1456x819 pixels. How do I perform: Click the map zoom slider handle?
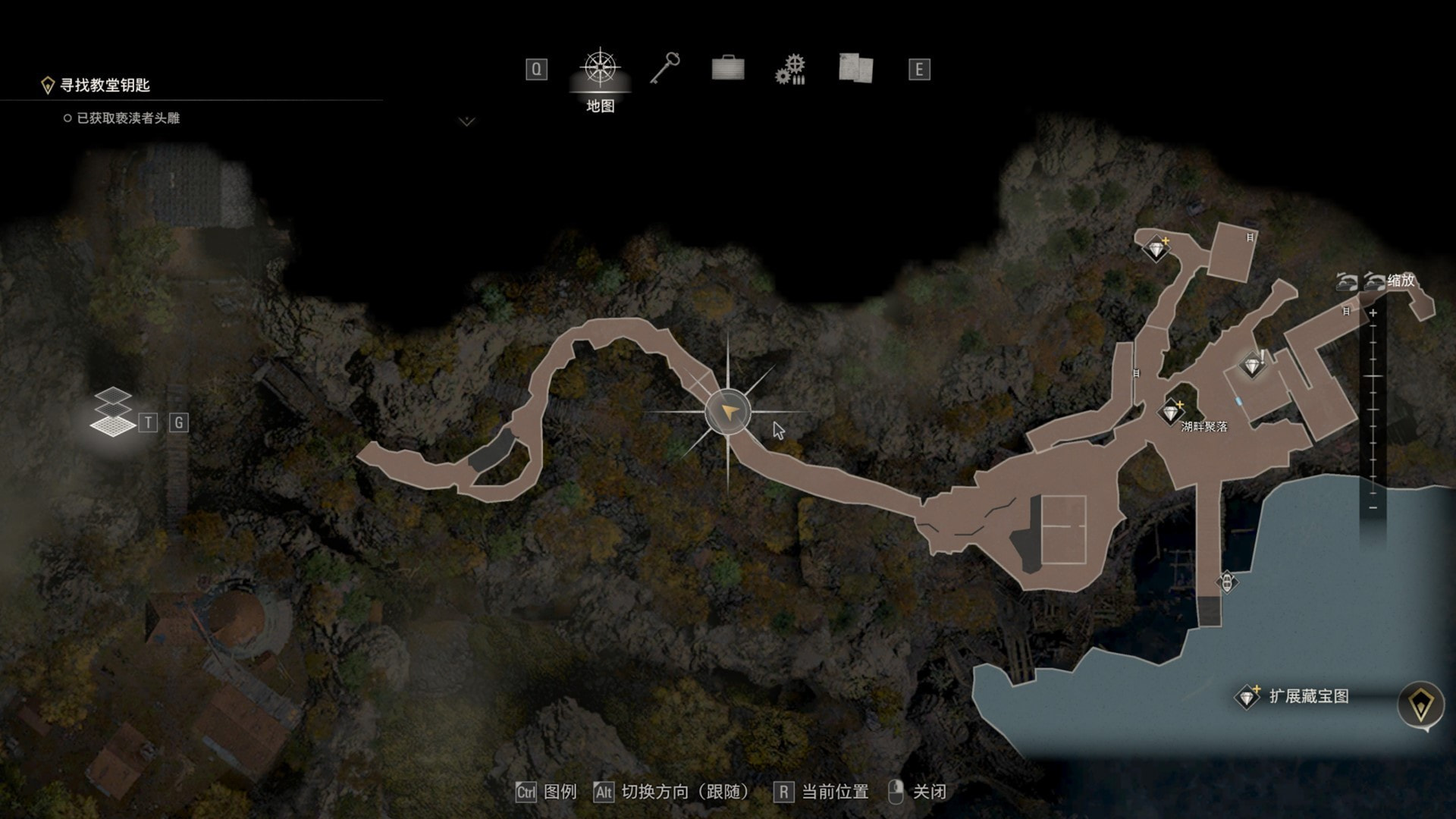point(1373,376)
